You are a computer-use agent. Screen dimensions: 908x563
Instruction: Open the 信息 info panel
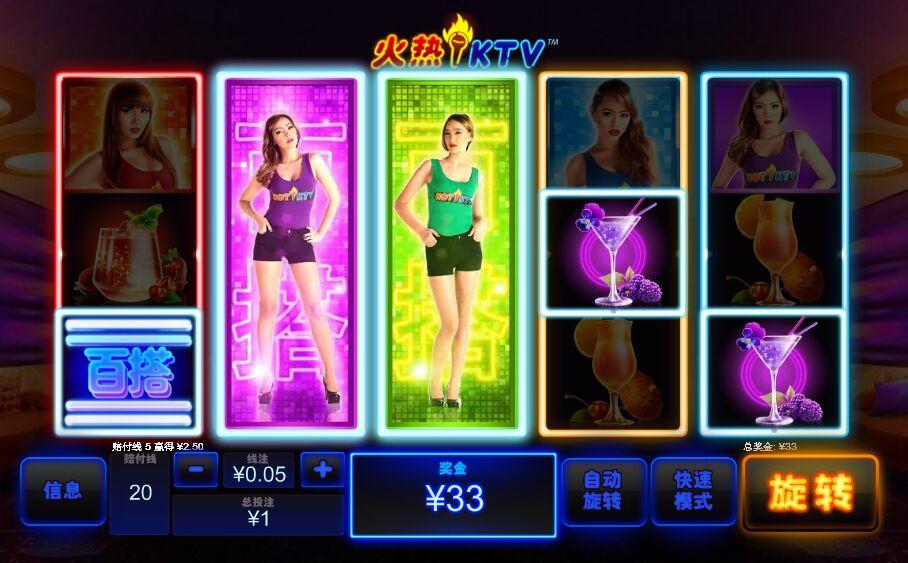62,491
